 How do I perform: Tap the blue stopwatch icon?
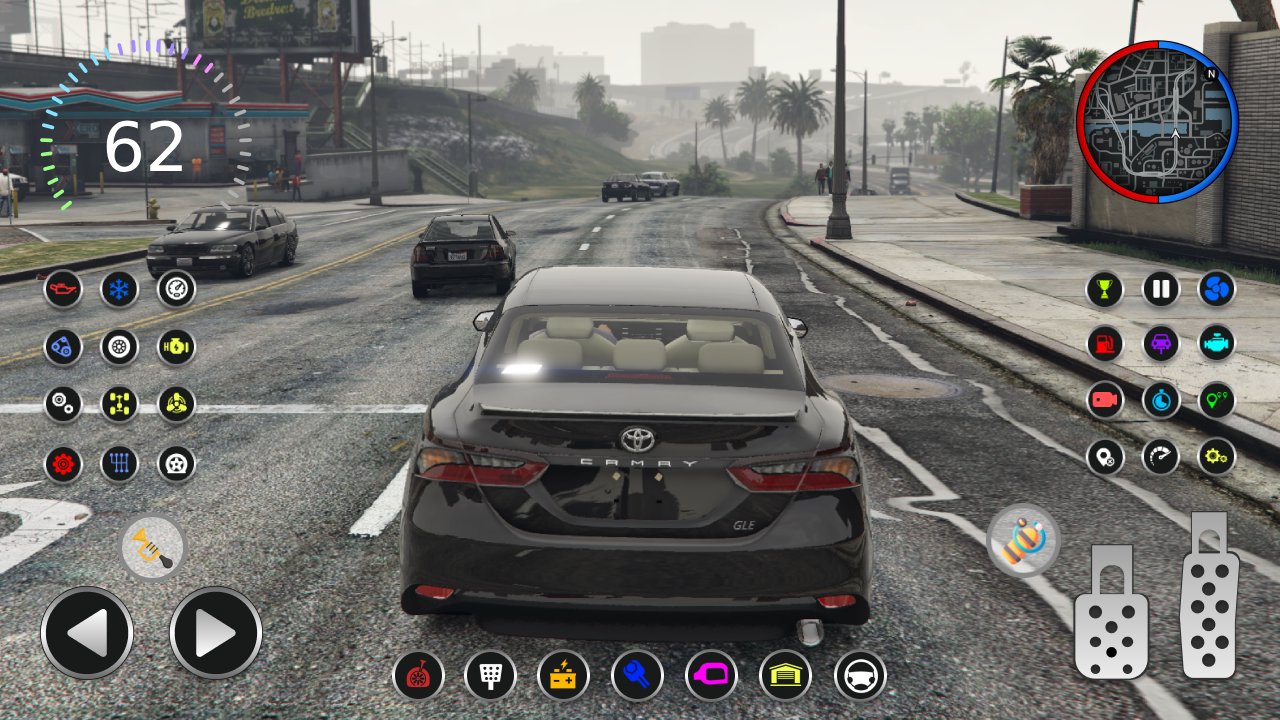(1161, 400)
